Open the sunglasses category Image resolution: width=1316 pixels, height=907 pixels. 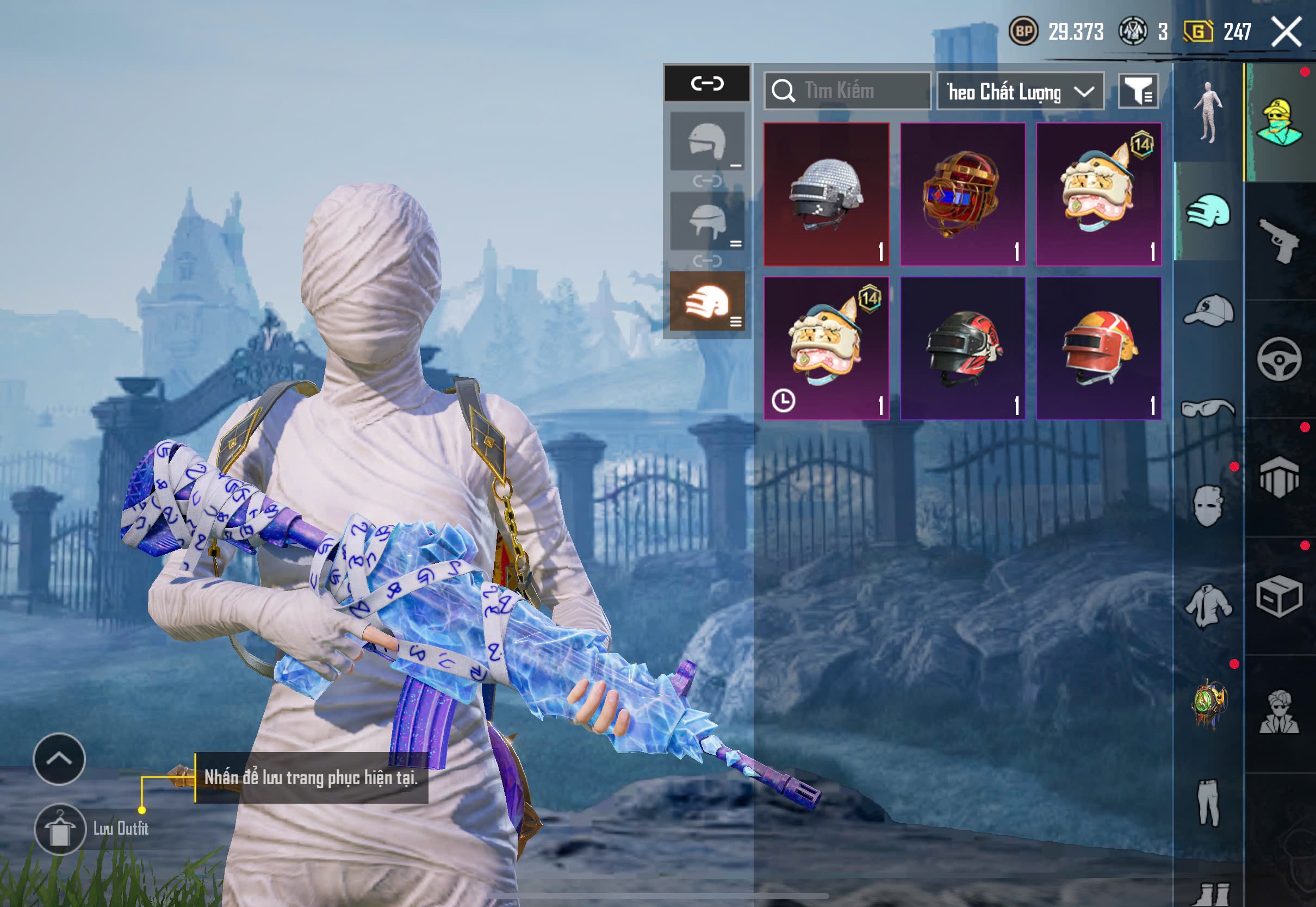tap(1209, 408)
